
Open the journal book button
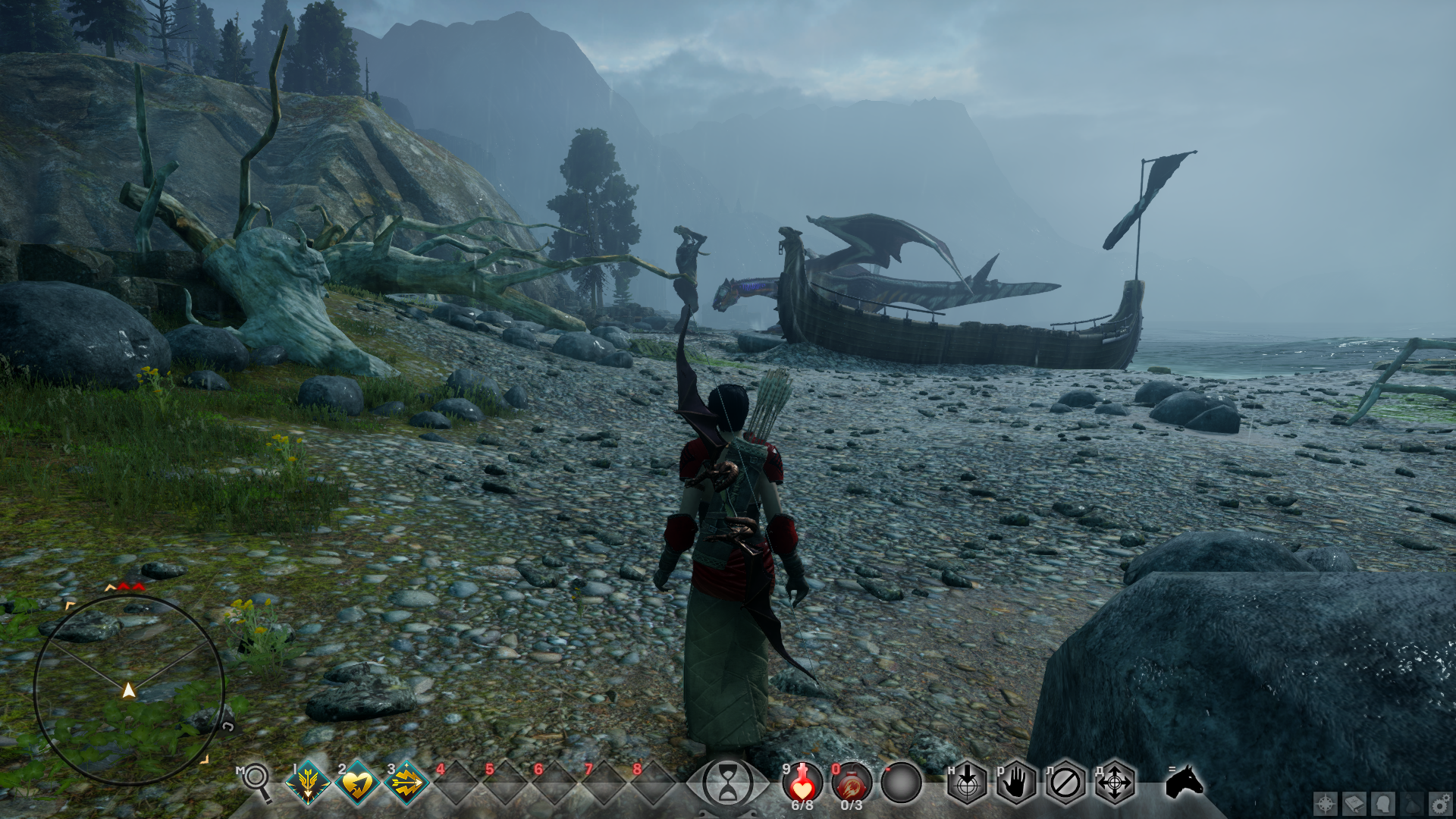click(1354, 804)
